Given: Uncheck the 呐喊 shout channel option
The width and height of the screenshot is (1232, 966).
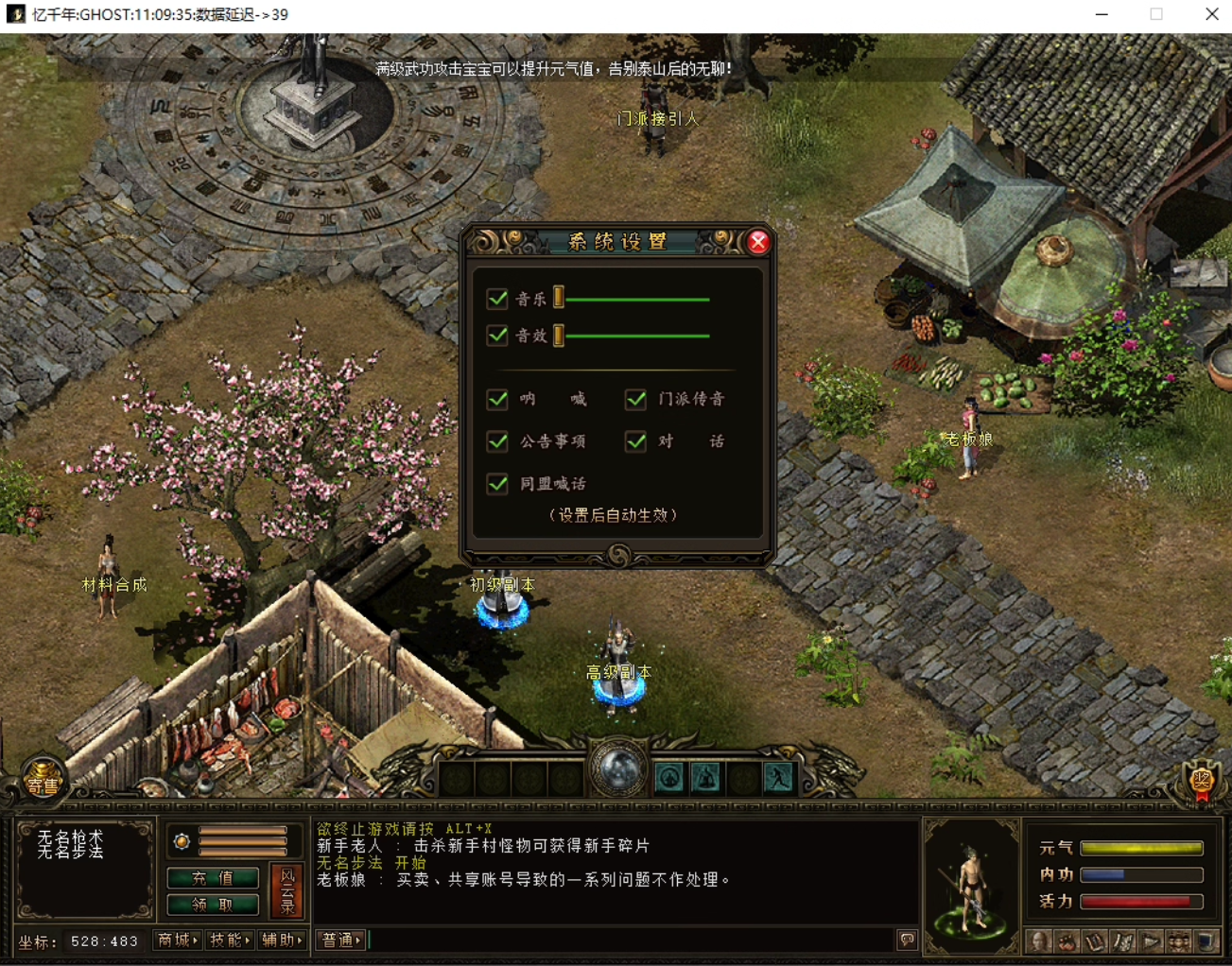Looking at the screenshot, I should 497,399.
